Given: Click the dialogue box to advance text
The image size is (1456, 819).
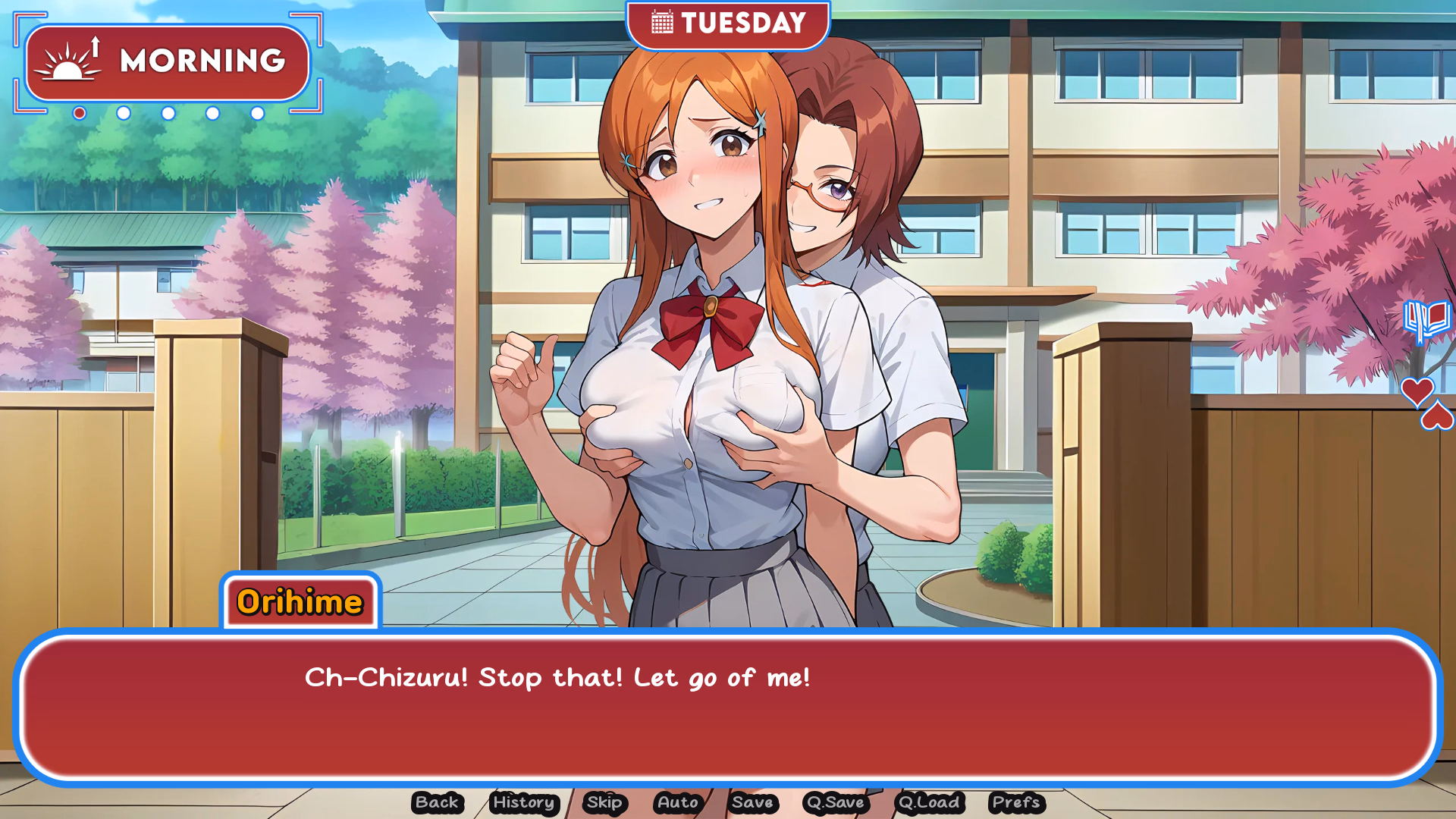Looking at the screenshot, I should click(x=728, y=705).
